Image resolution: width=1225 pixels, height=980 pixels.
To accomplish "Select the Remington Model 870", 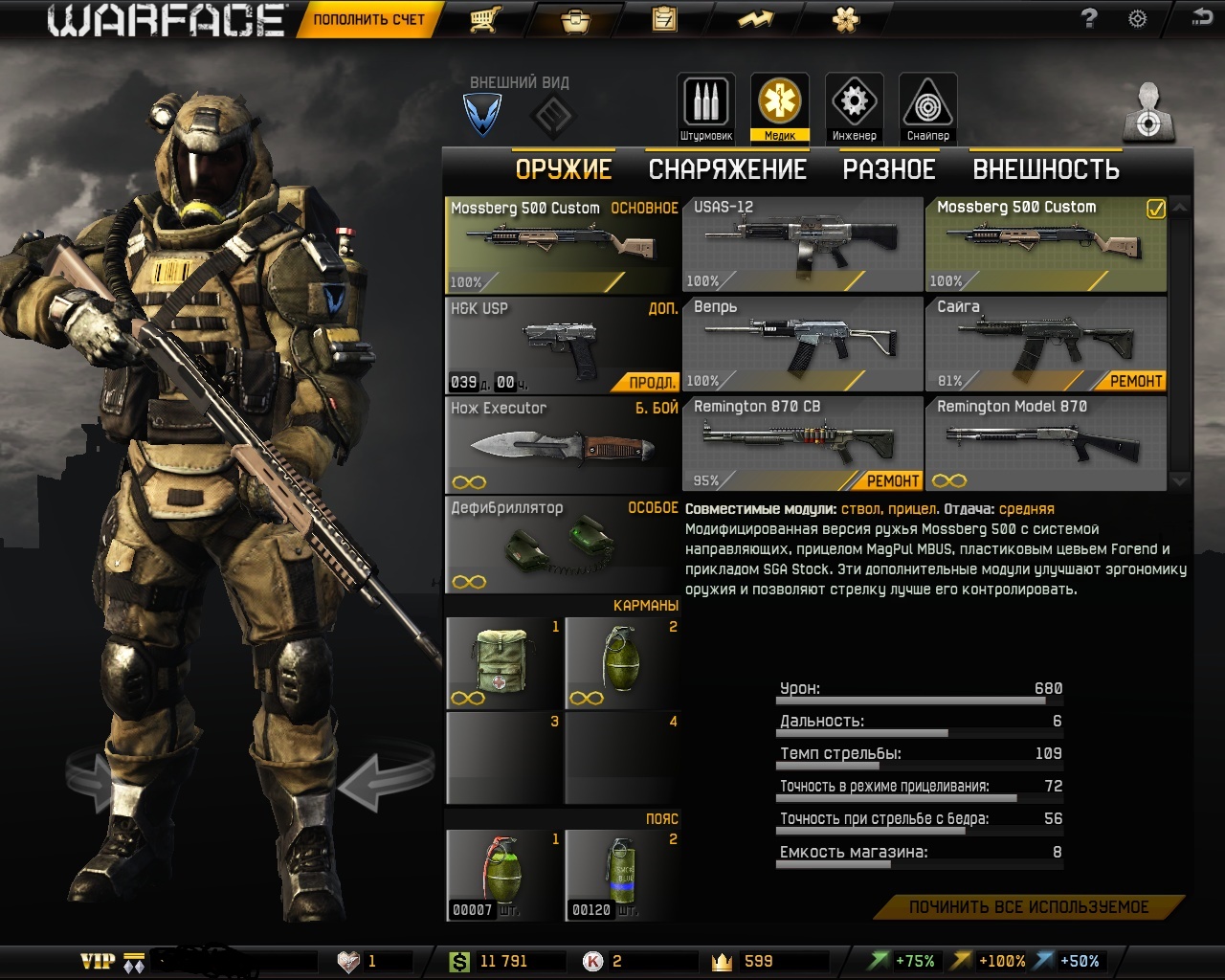I will tap(1045, 443).
